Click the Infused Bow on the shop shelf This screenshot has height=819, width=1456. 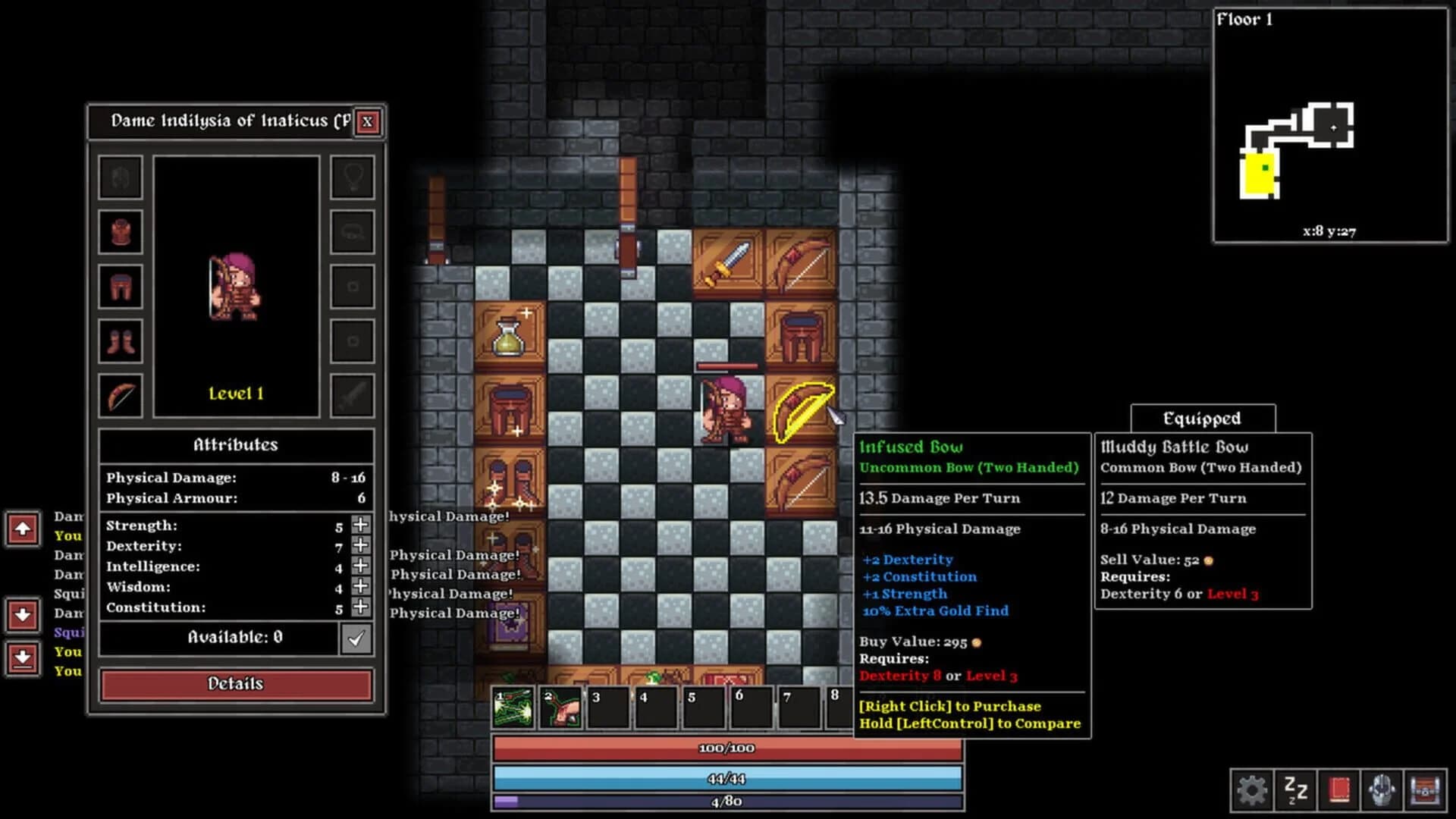(804, 412)
